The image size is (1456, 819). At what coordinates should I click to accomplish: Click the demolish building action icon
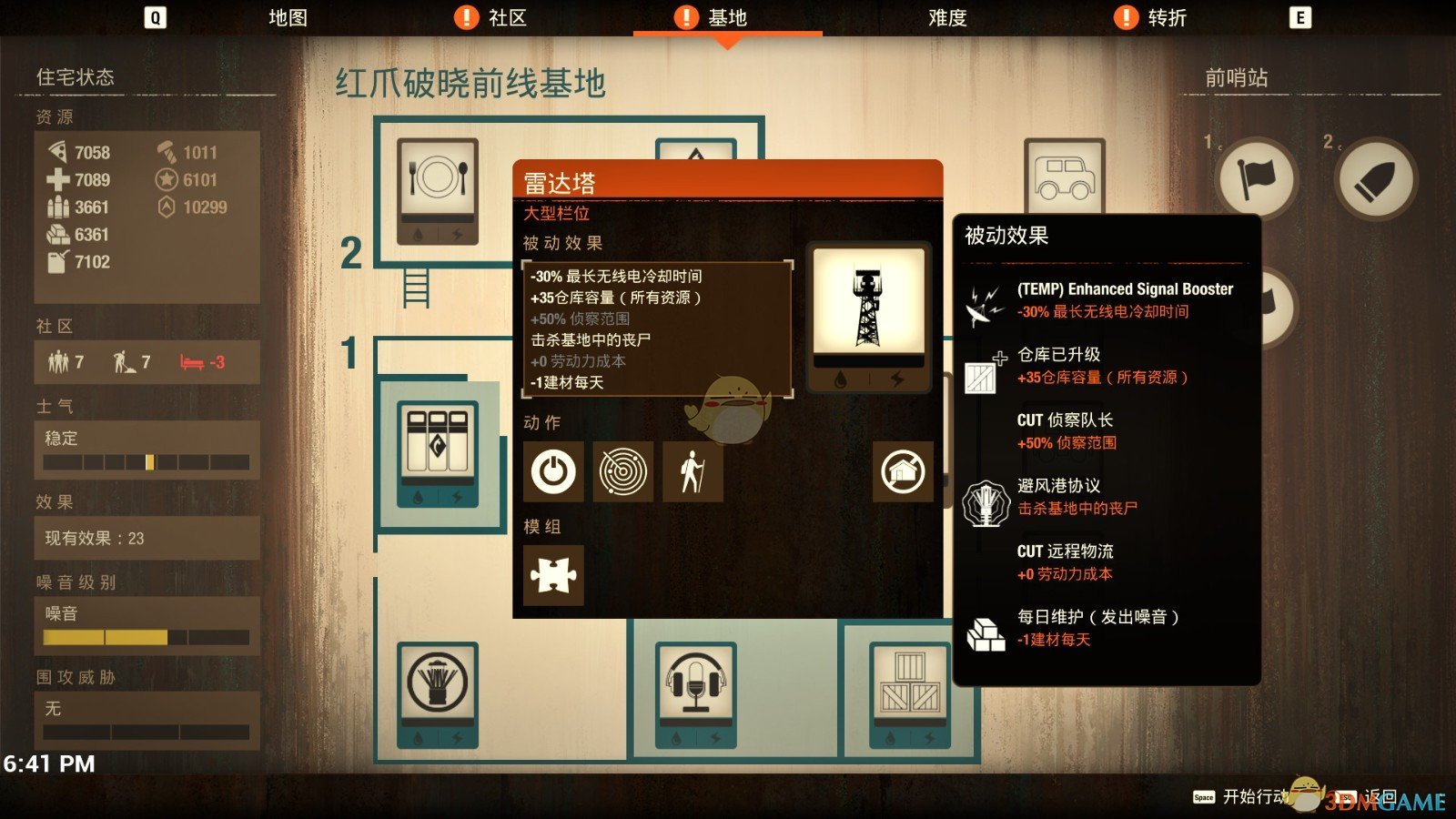905,472
